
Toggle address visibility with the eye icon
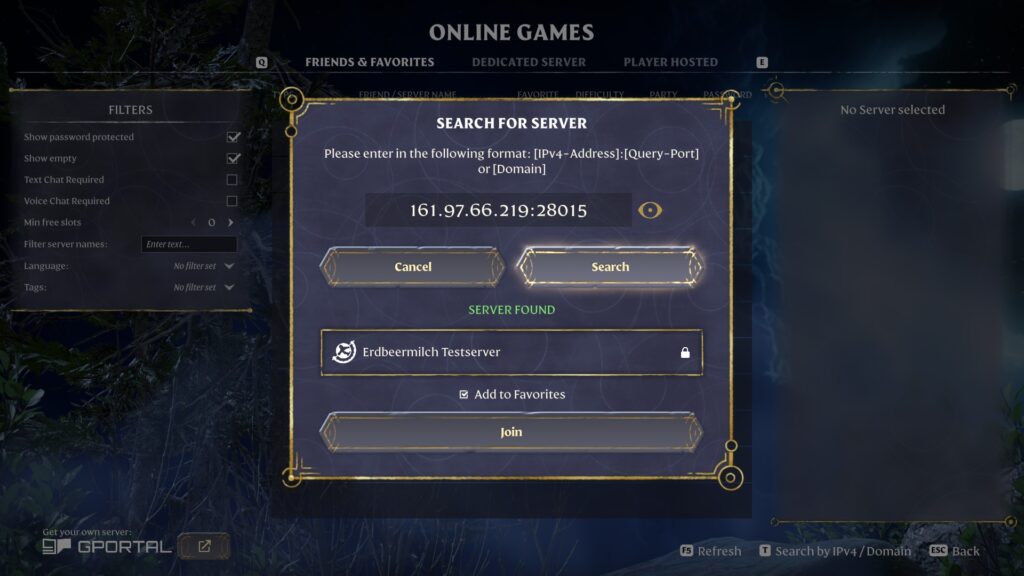point(651,210)
